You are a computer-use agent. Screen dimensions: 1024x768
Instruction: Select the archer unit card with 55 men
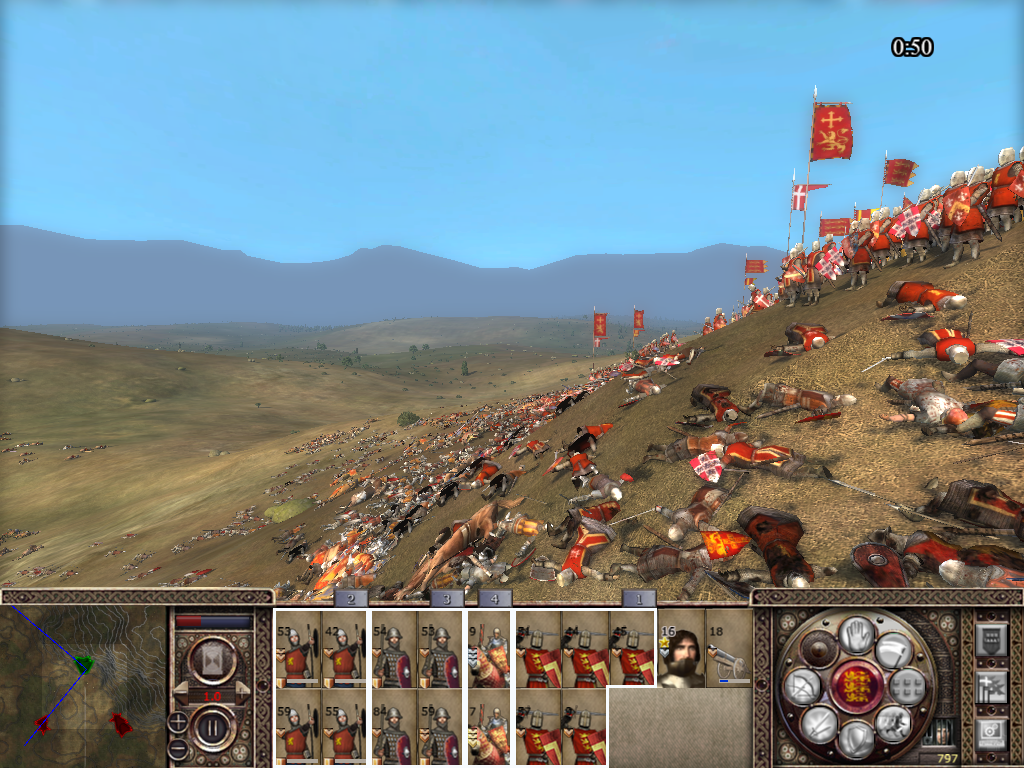[x=343, y=727]
